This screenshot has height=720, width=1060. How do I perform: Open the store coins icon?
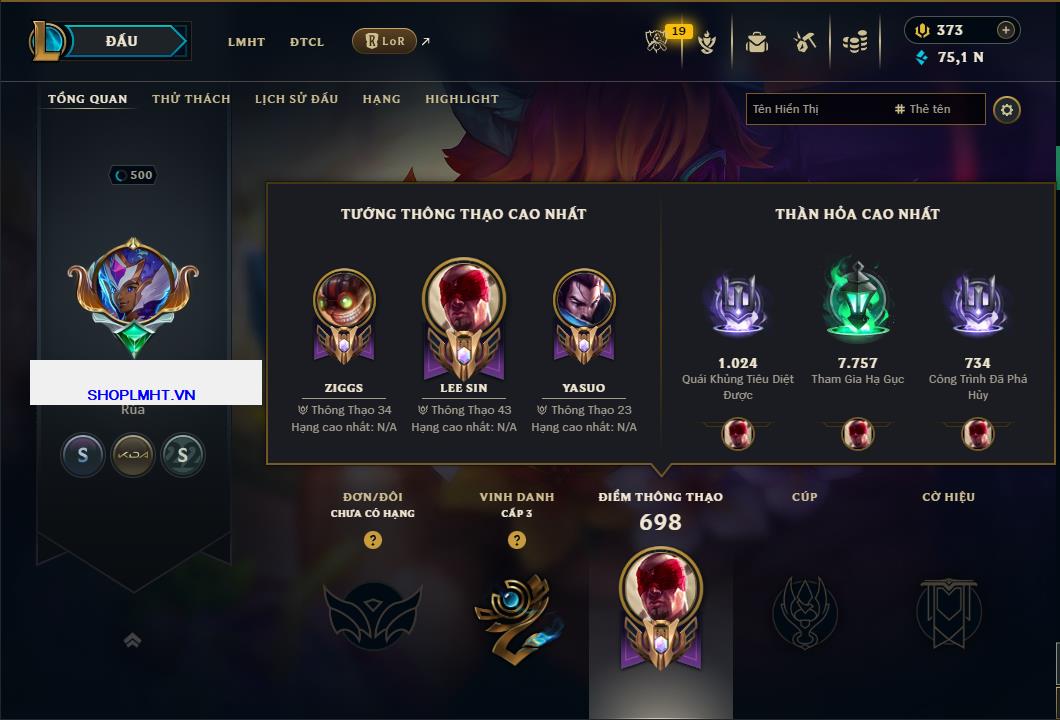854,42
